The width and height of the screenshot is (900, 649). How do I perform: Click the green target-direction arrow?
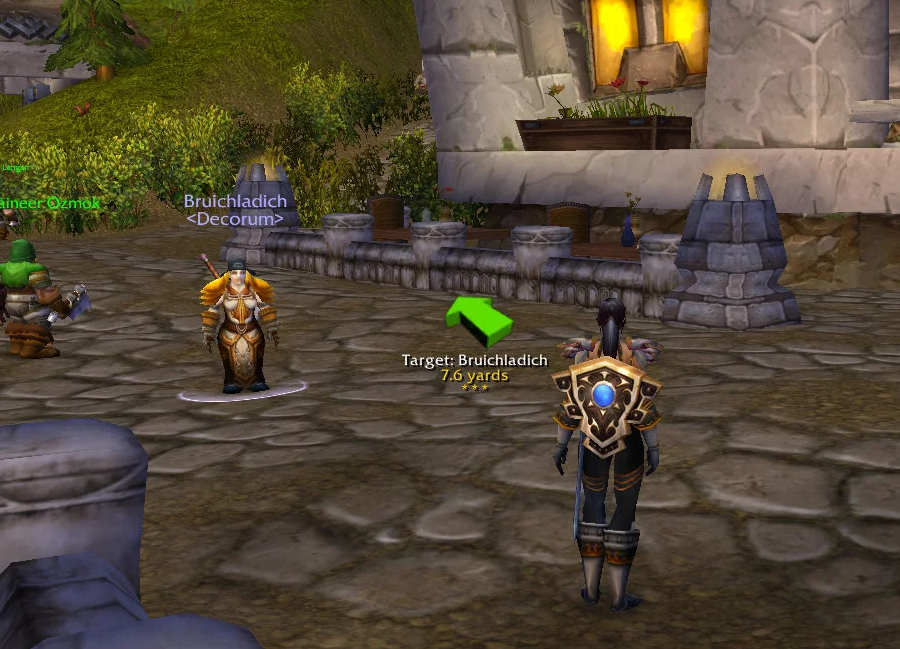tap(477, 320)
